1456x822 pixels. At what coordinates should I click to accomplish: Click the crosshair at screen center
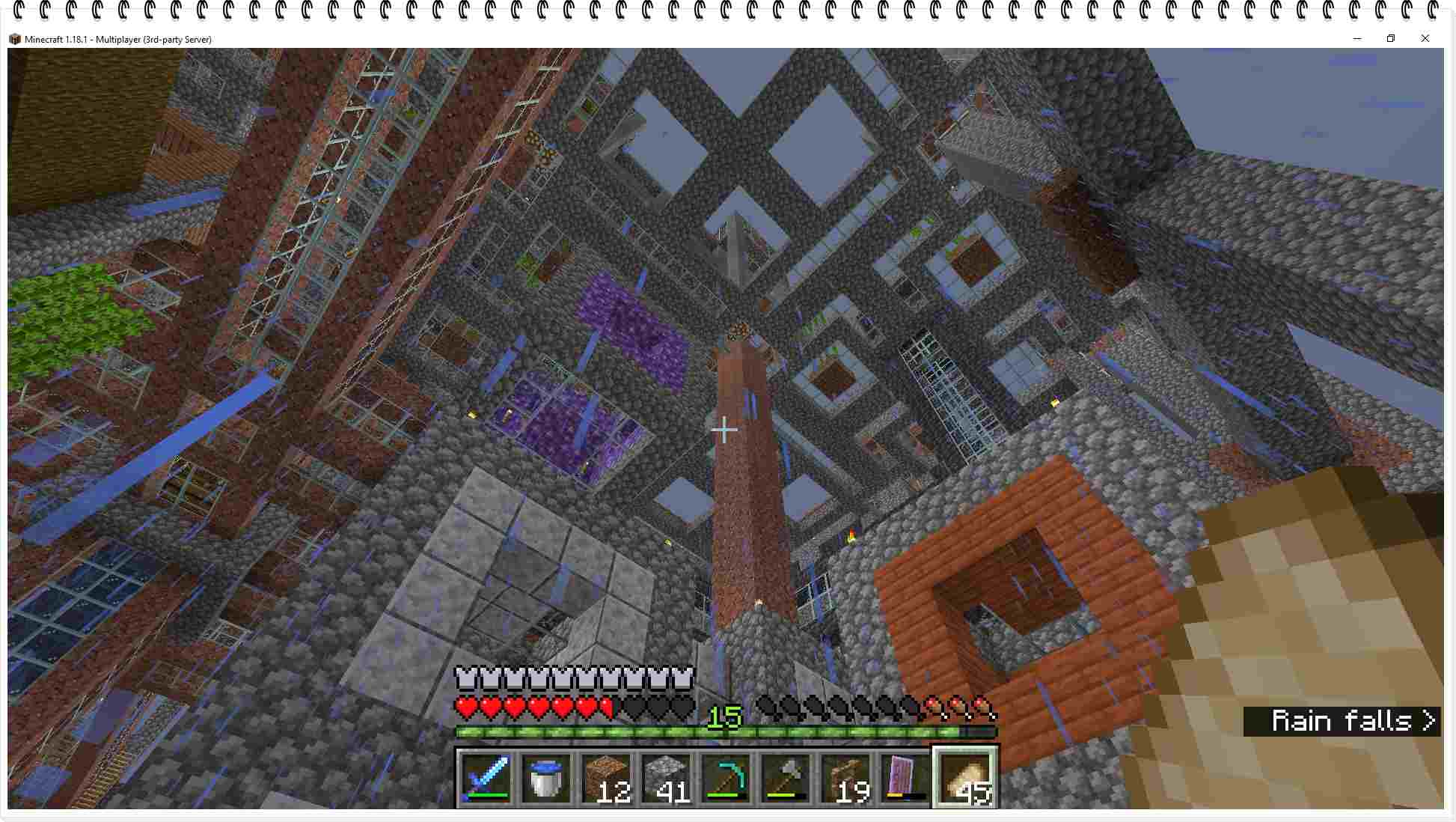tap(724, 430)
